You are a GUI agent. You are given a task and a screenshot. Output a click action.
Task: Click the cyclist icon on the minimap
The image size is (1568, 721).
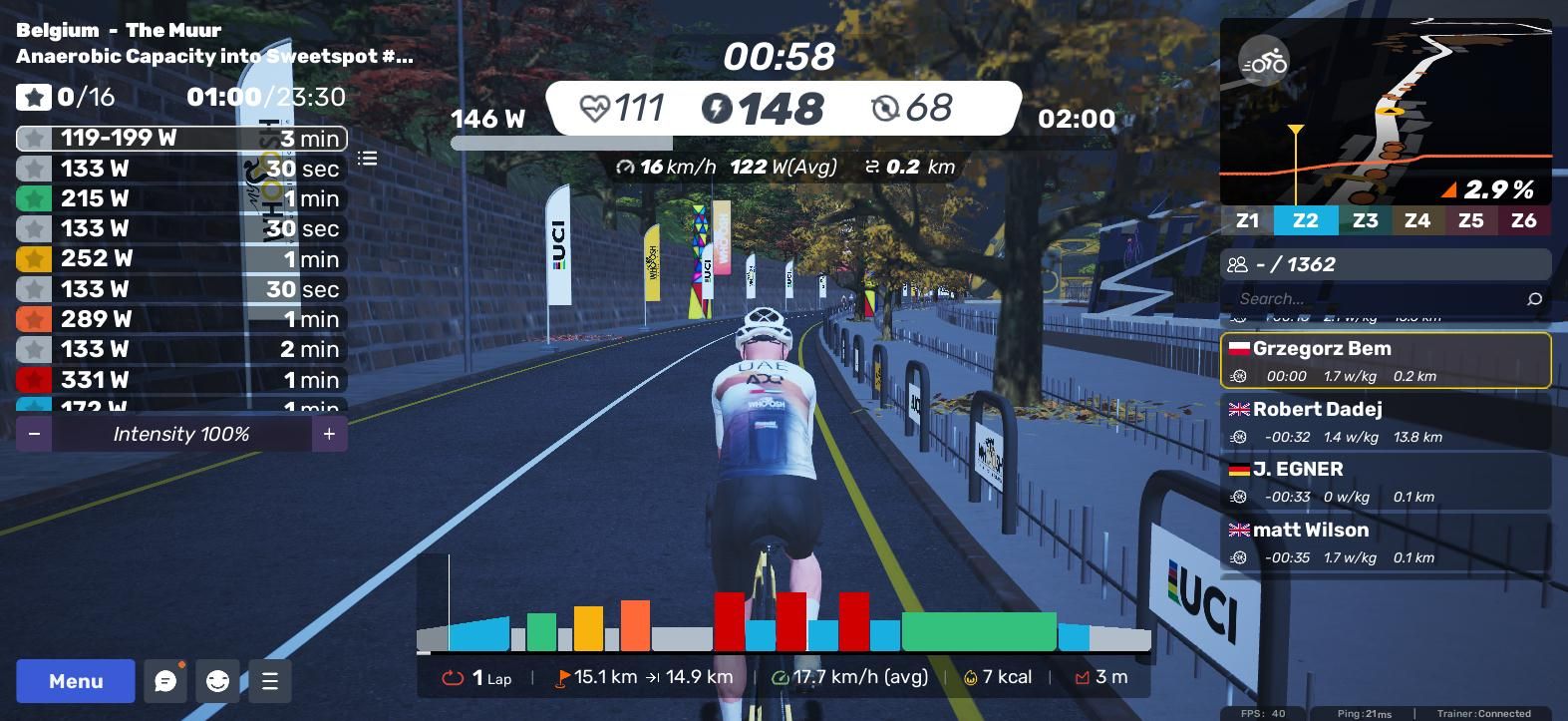(1264, 63)
